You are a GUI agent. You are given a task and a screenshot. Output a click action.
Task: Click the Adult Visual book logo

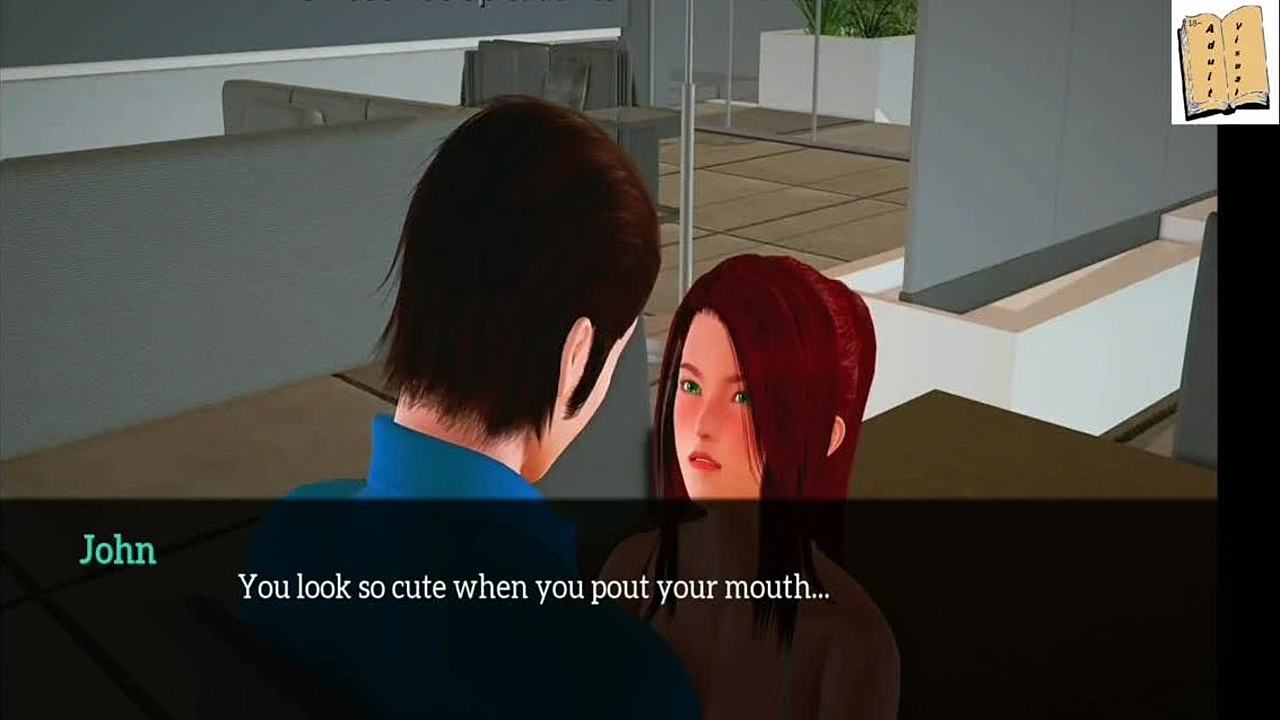pyautogui.click(x=1224, y=62)
